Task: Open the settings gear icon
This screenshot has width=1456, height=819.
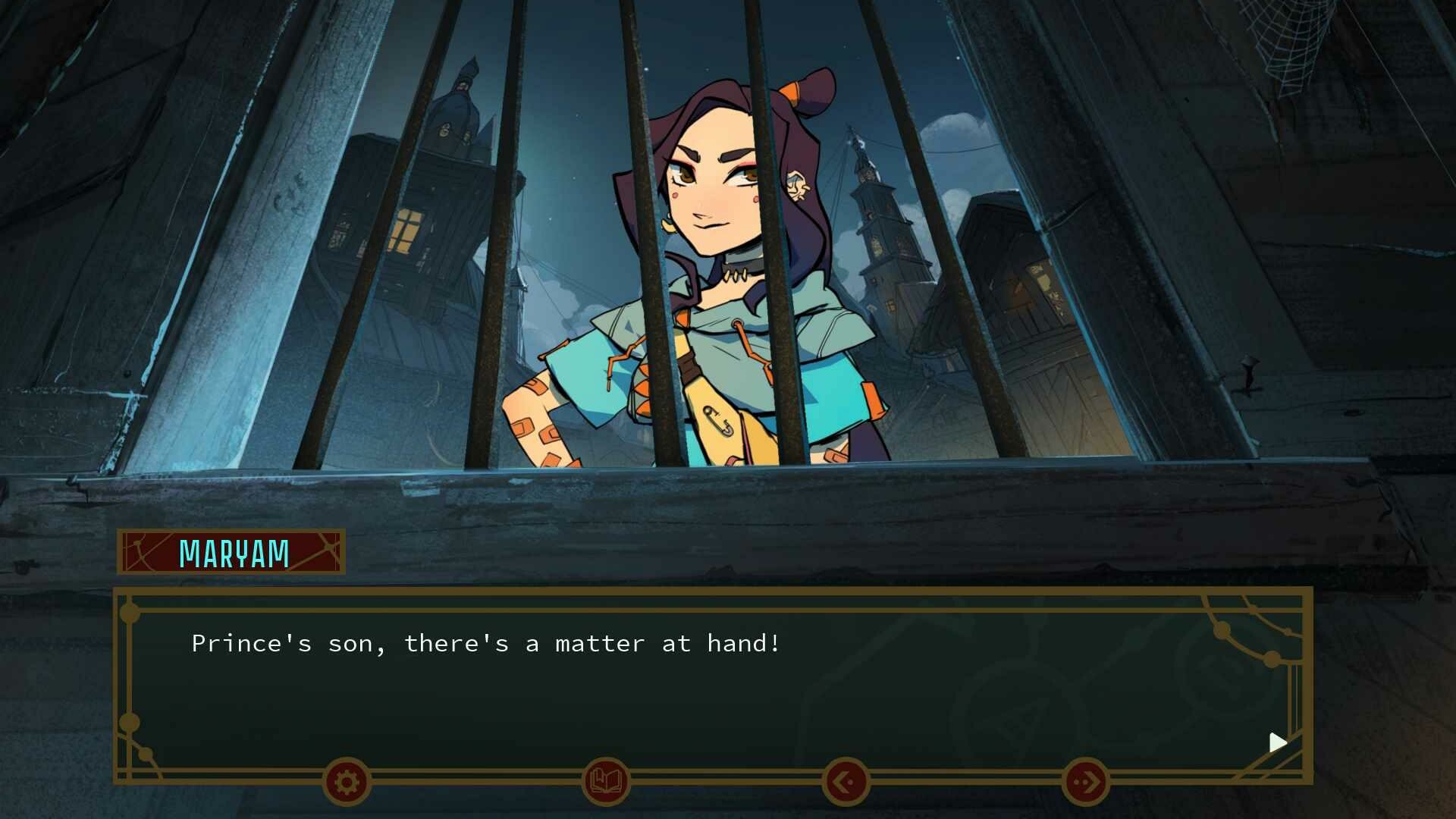Action: [346, 781]
